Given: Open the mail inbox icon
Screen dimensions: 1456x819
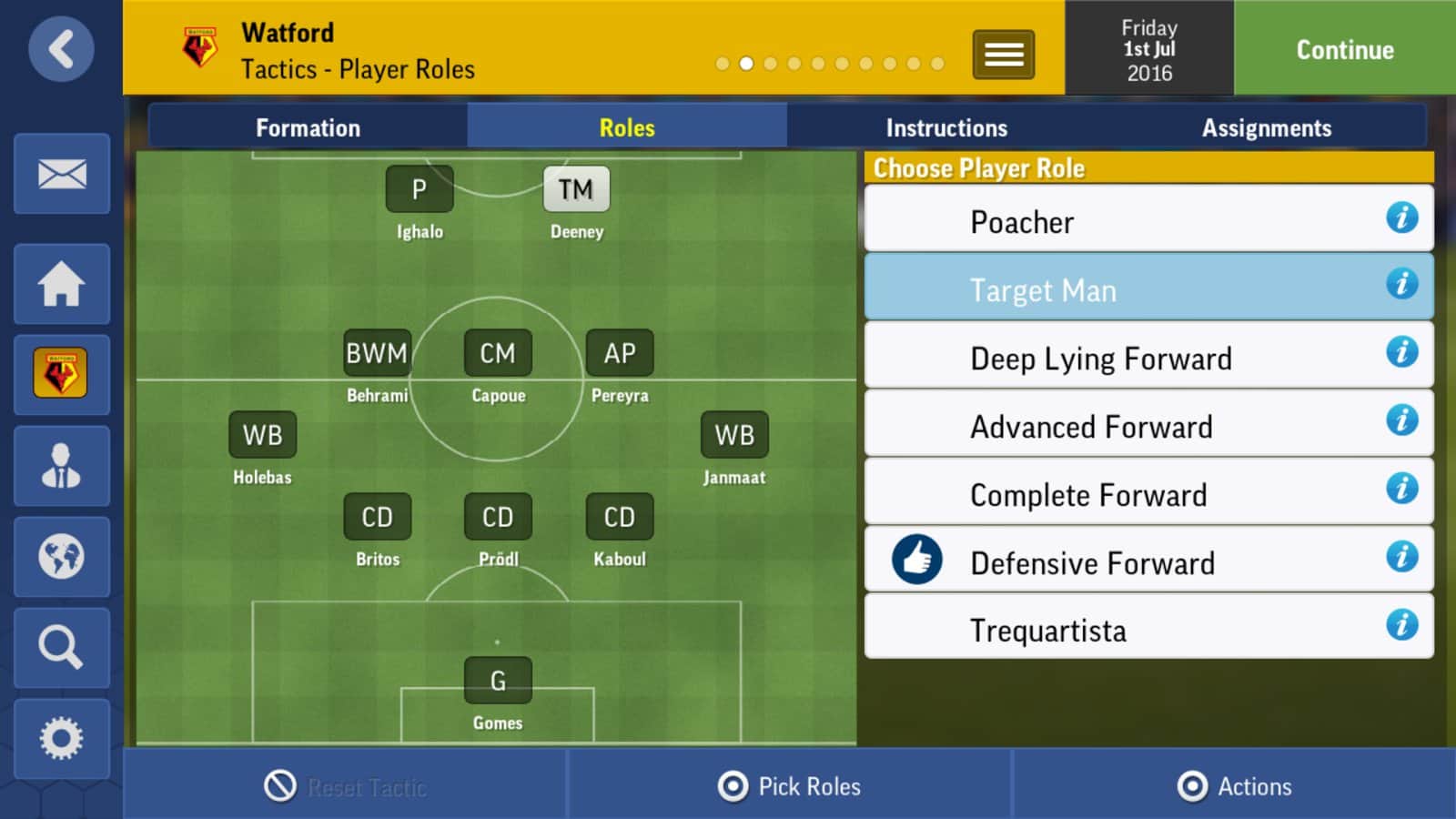Looking at the screenshot, I should point(61,174).
